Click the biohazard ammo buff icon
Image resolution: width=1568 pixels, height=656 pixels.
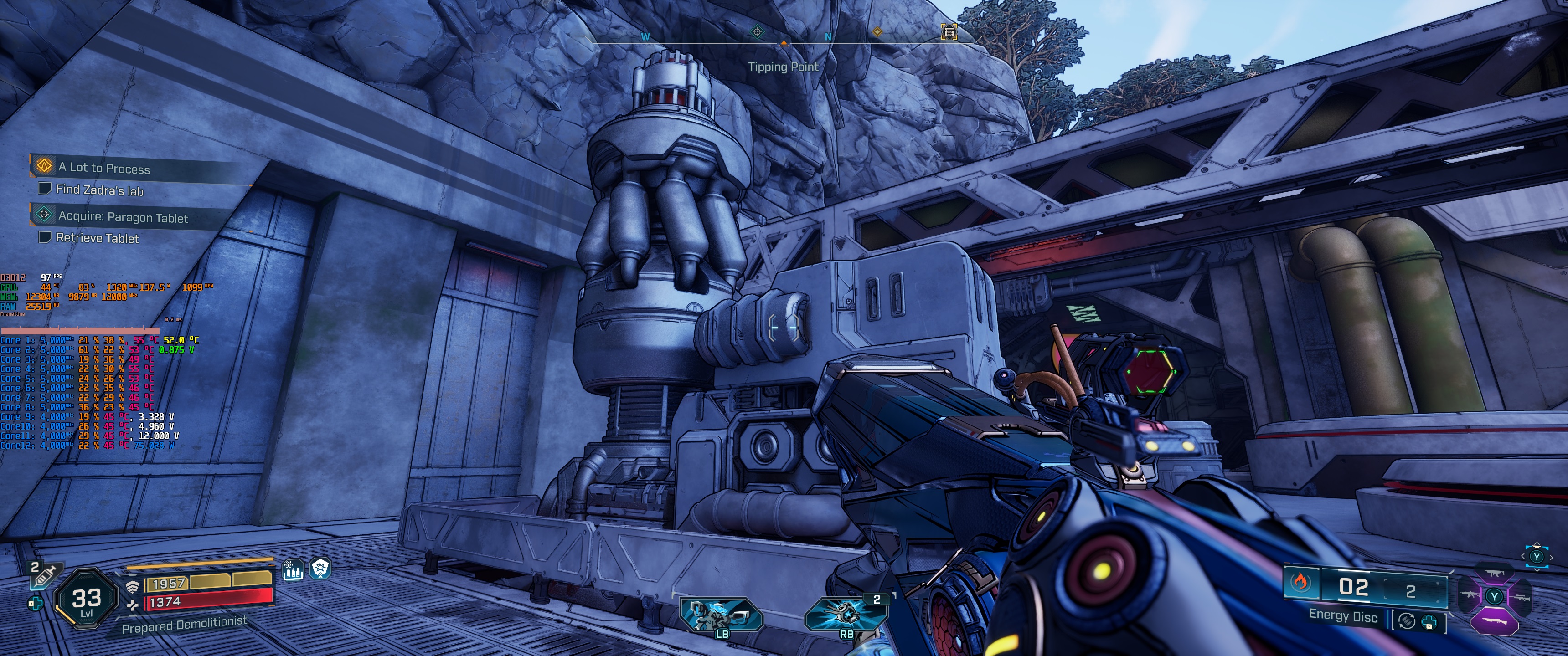click(x=293, y=569)
